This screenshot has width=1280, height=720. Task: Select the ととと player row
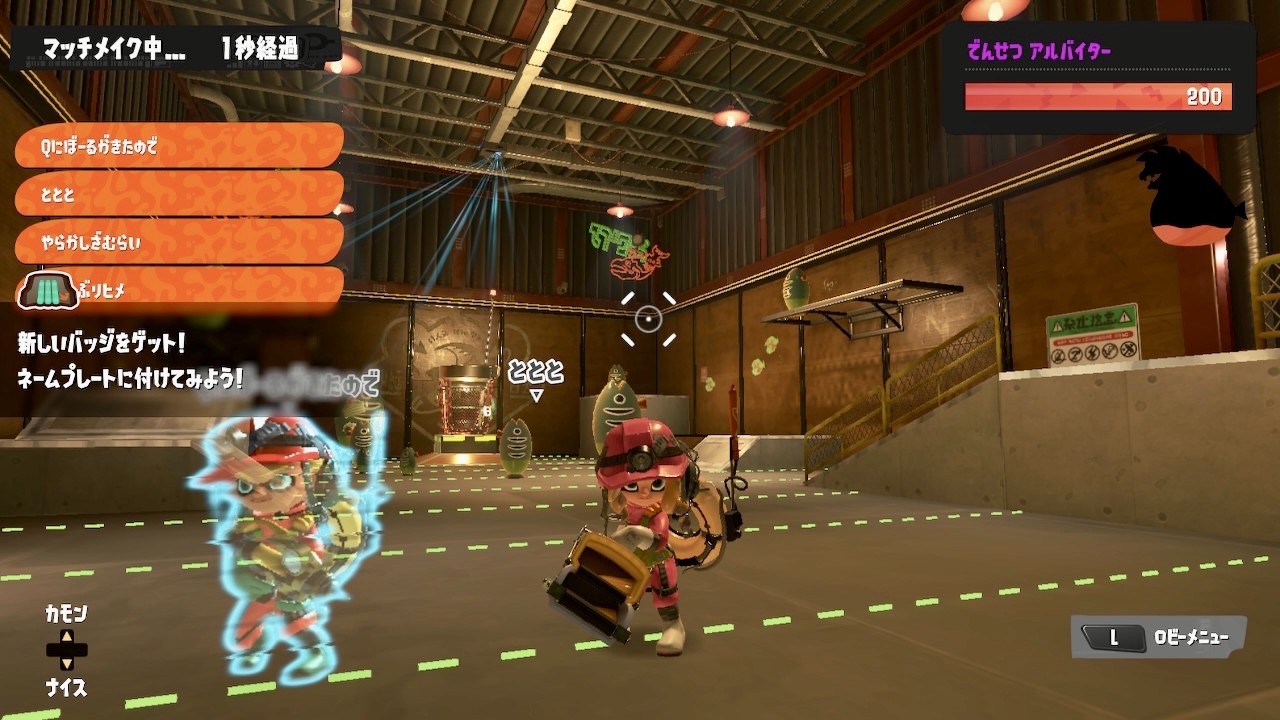pos(178,194)
